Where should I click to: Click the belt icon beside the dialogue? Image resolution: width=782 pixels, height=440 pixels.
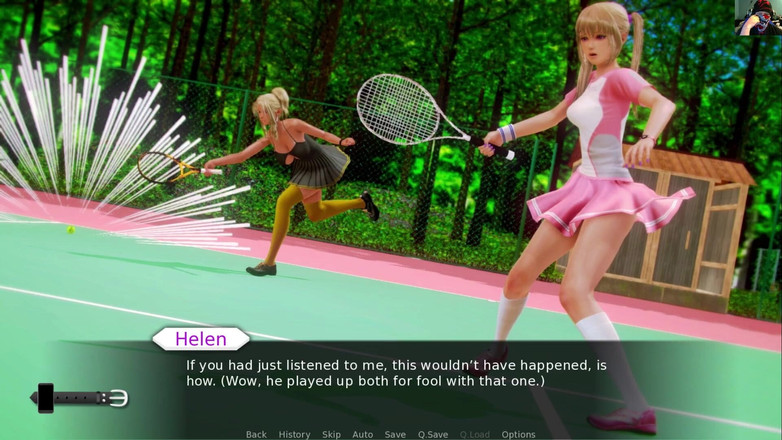(82, 398)
